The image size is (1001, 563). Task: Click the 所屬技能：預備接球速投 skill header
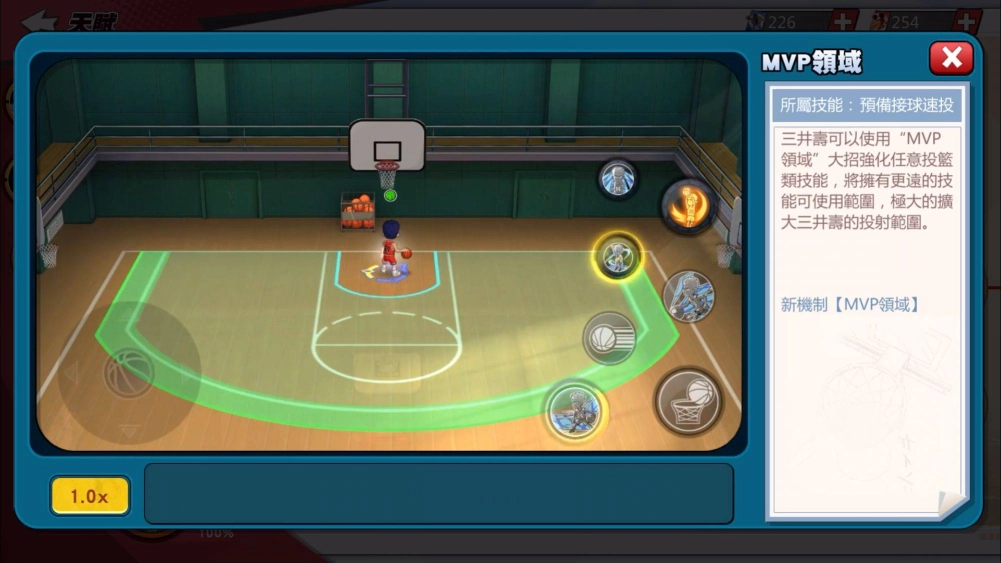(x=866, y=104)
